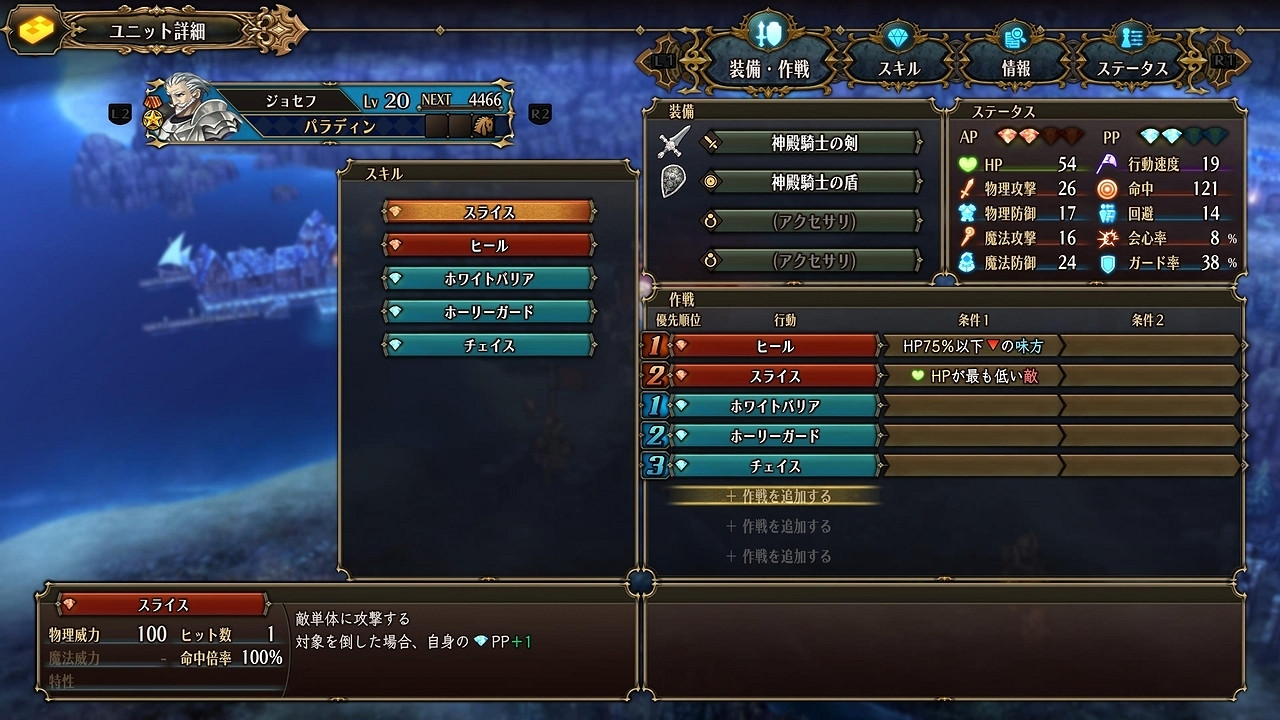
Task: Click the 行動速度 speed arrow icon
Action: coord(1109,163)
